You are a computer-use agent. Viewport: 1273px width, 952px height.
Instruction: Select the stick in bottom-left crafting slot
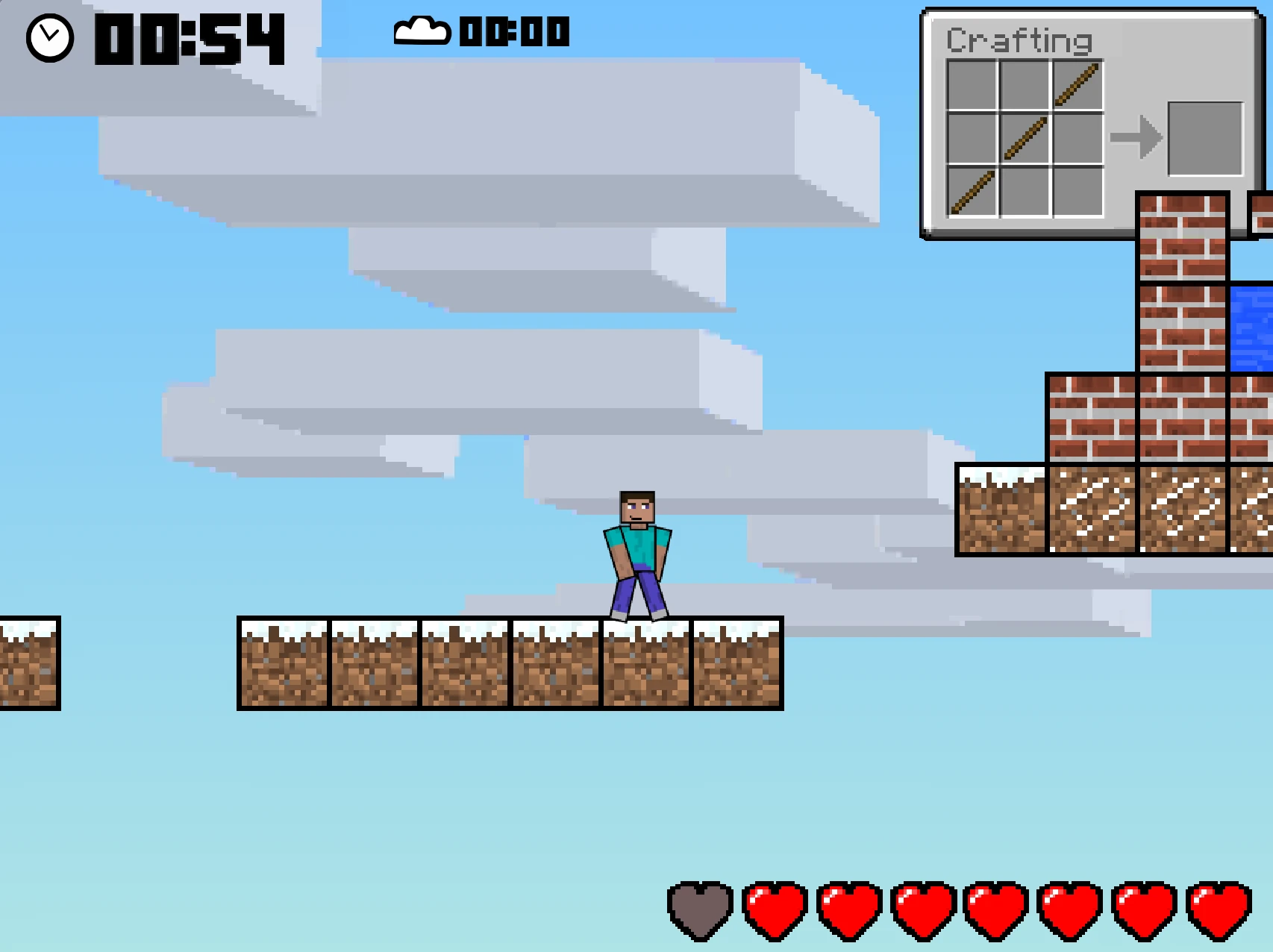pyautogui.click(x=972, y=190)
